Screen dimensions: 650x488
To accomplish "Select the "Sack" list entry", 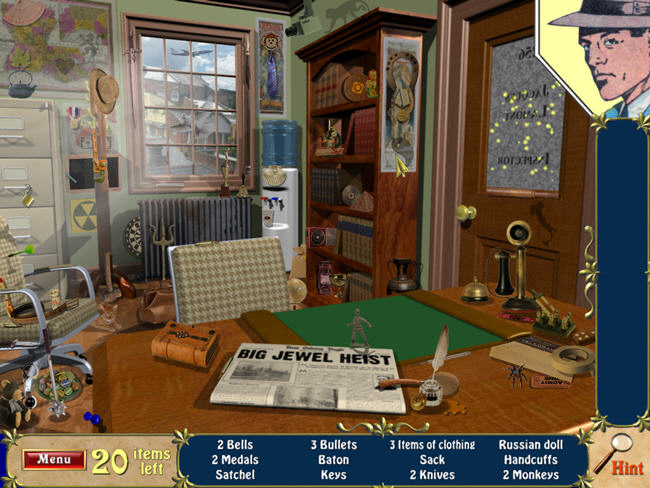I will [x=432, y=460].
